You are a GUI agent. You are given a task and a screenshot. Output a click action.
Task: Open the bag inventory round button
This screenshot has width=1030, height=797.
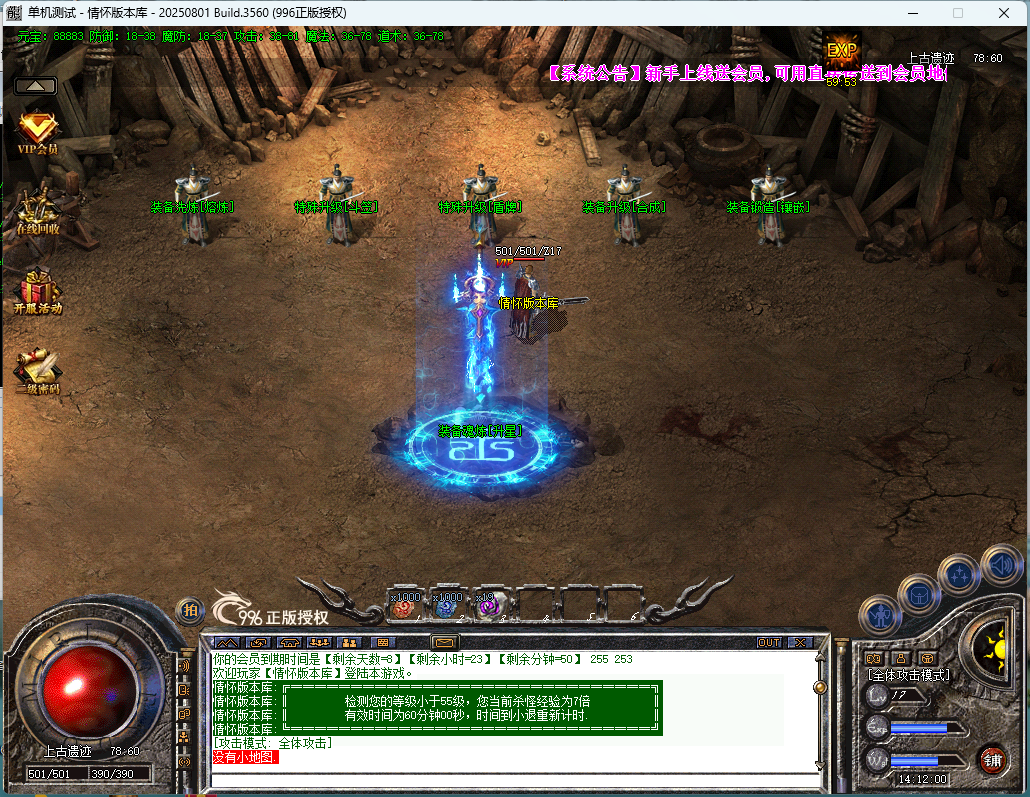click(x=918, y=594)
